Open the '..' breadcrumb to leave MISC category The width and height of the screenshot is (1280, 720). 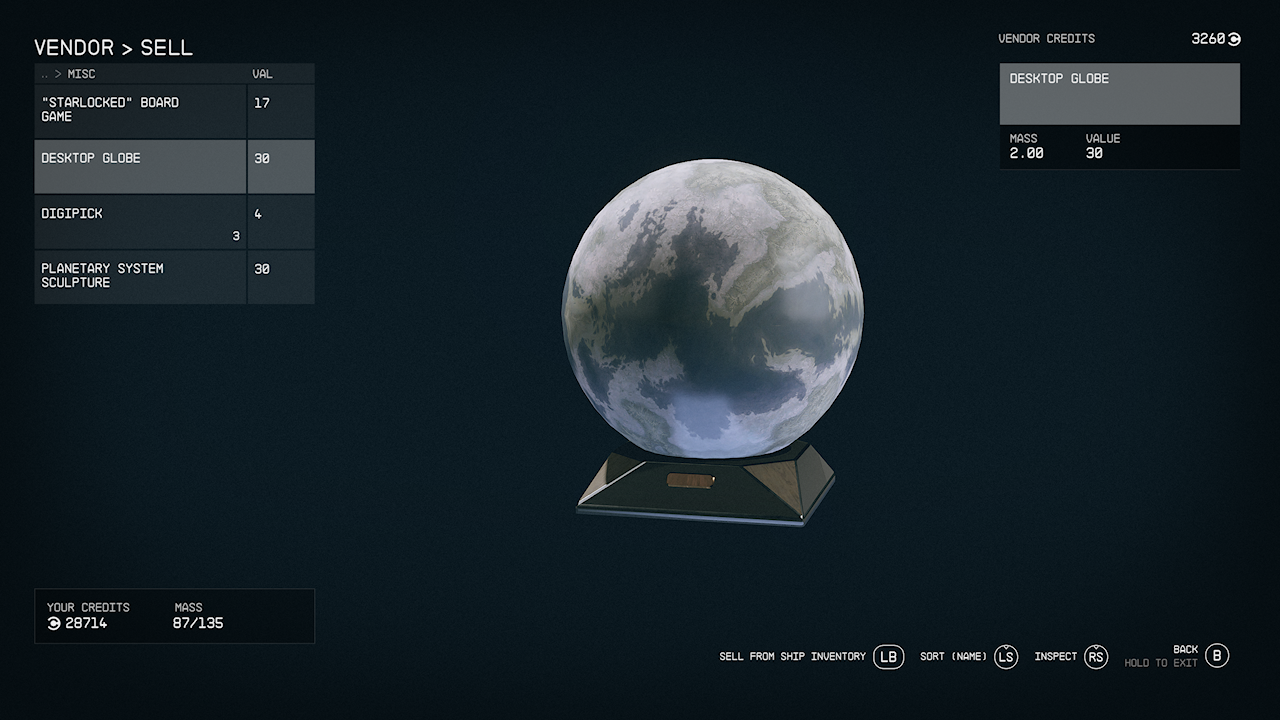click(x=45, y=73)
